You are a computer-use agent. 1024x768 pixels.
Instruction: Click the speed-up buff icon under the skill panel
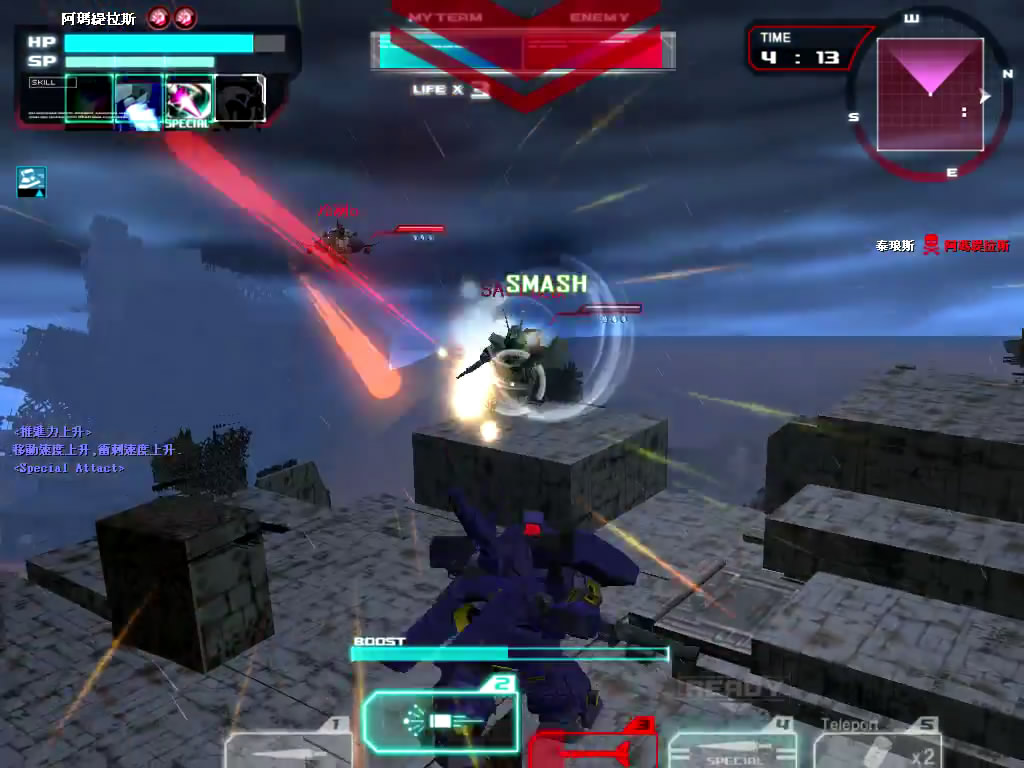(x=31, y=181)
